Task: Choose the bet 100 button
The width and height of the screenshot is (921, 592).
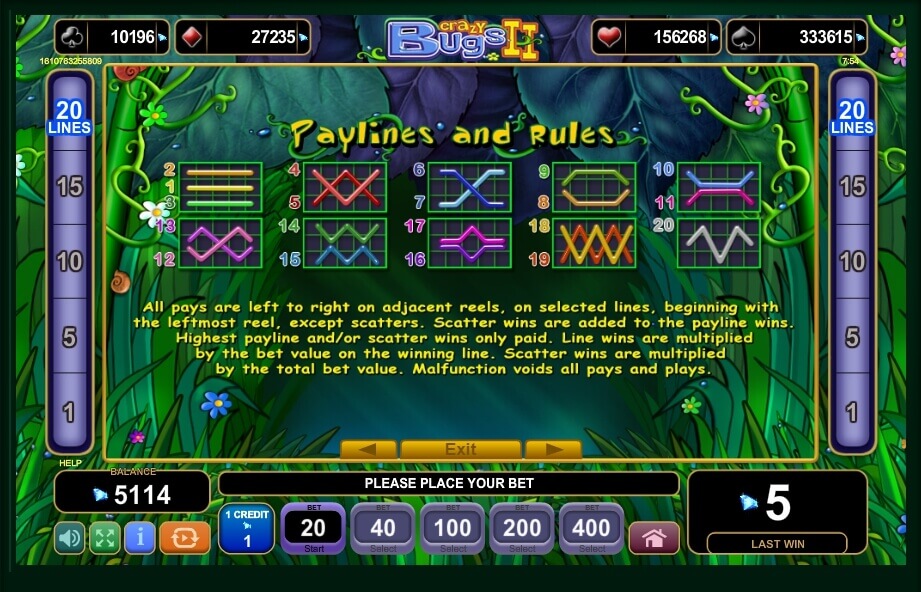Action: point(452,528)
